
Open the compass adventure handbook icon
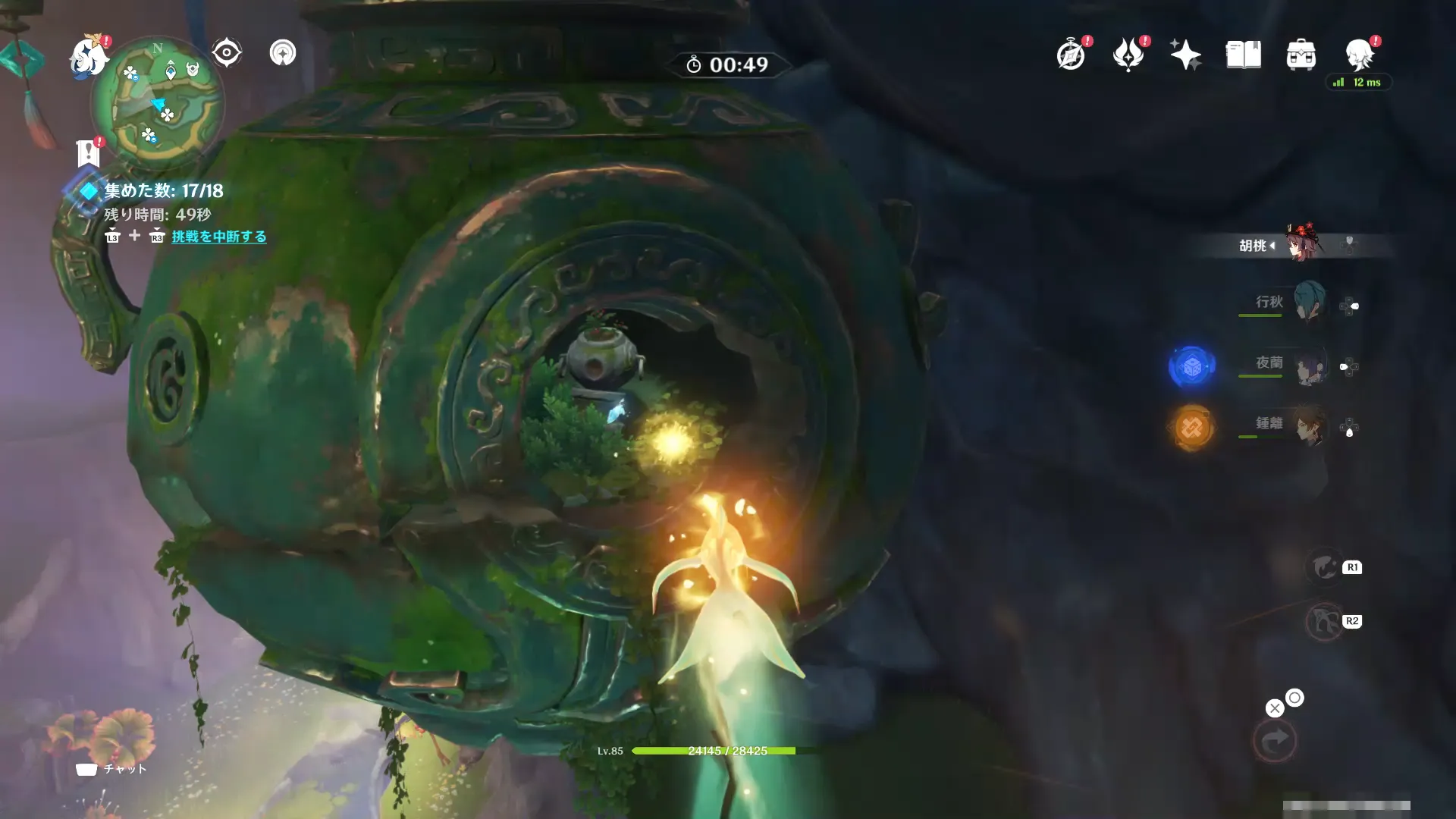click(1071, 55)
